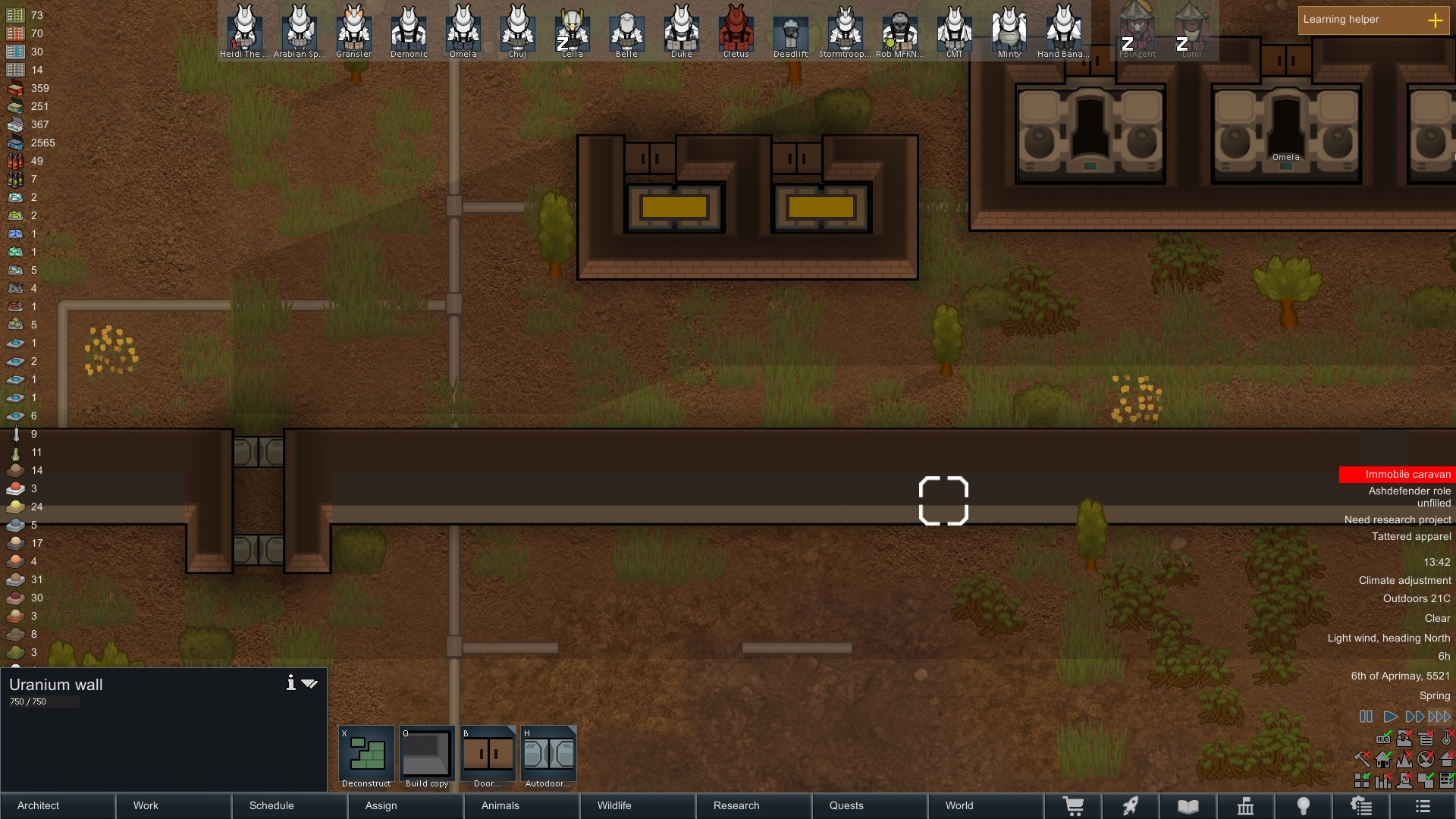Open the Wildlife tab
Viewport: 1456px width, 819px height.
click(x=637, y=805)
